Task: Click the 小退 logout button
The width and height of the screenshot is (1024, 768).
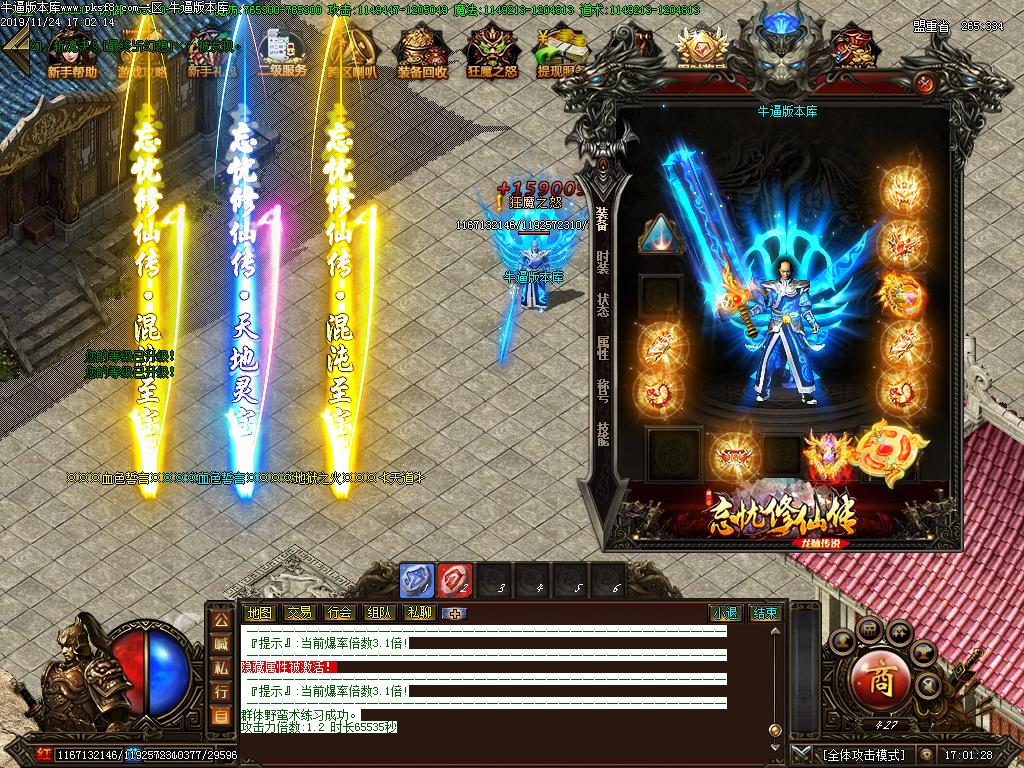Action: 725,613
